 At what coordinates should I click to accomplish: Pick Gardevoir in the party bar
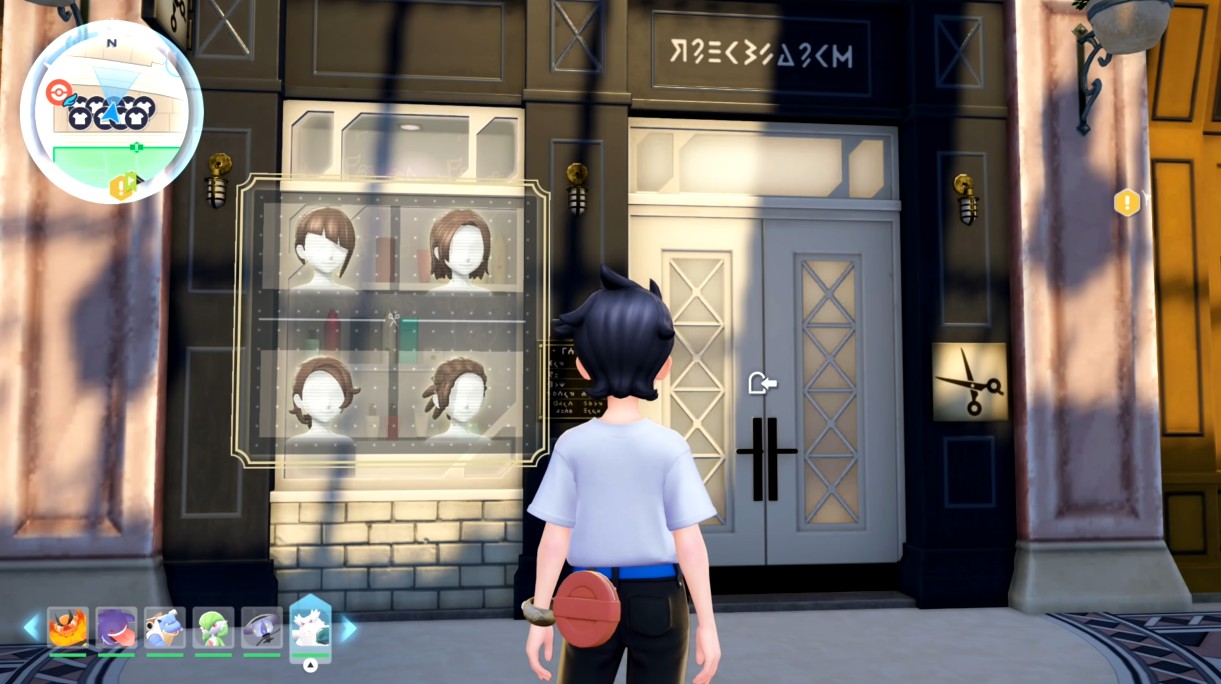(x=213, y=627)
